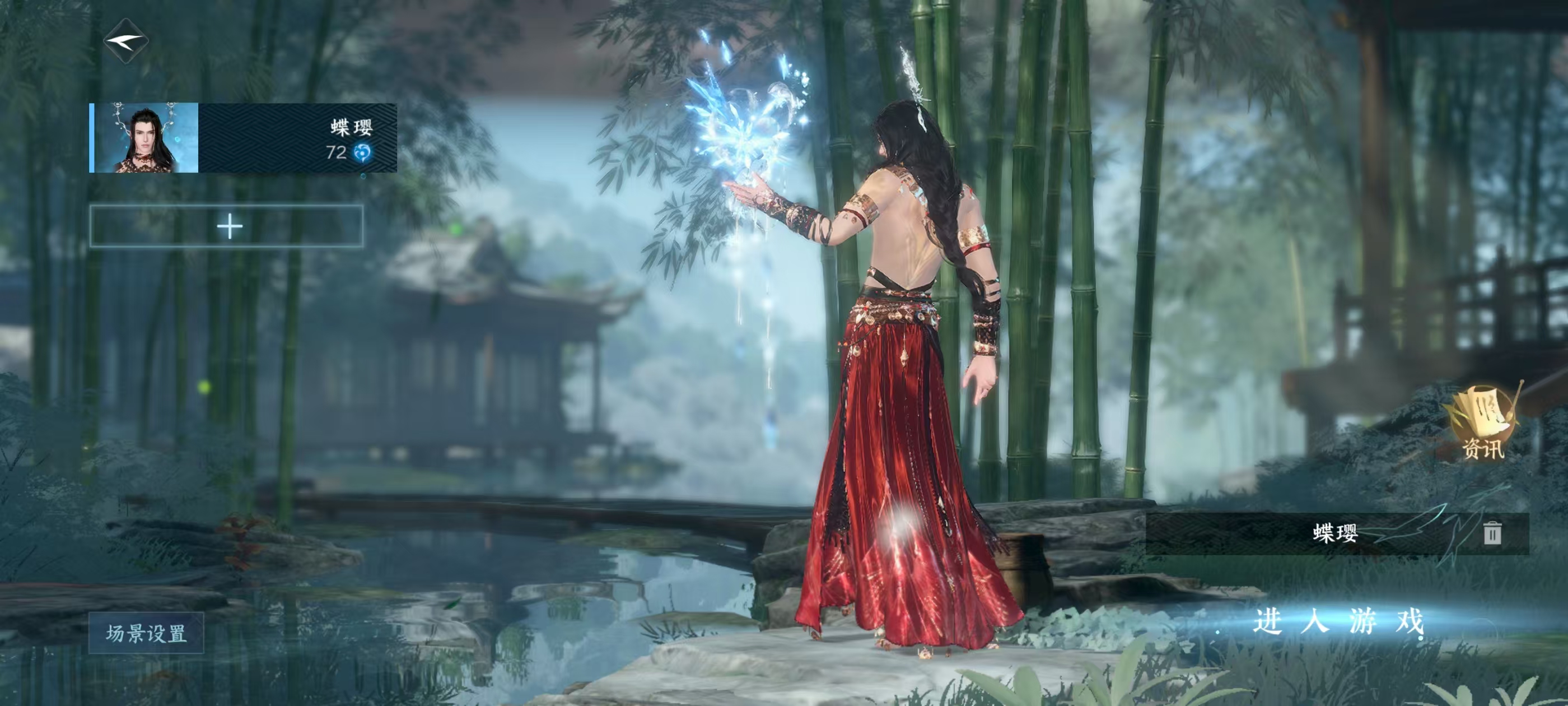Click 进入游戏 to enter the game

[1338, 622]
